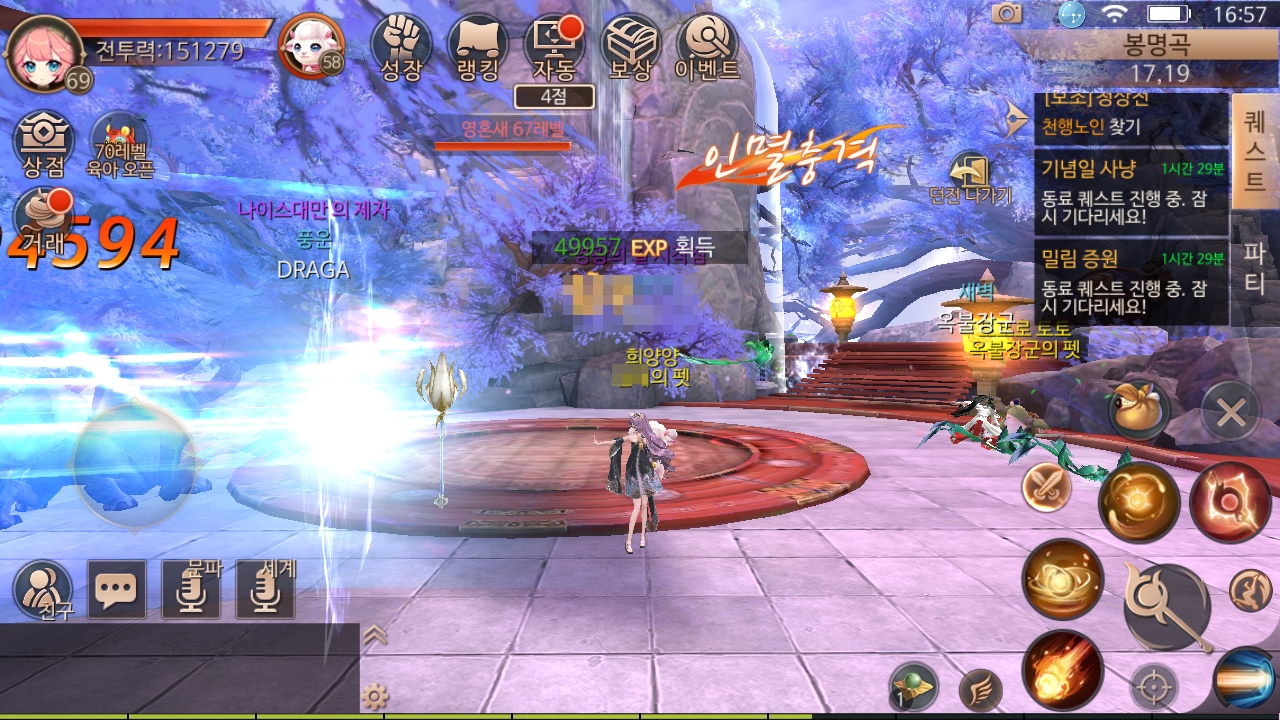Open the 거래 trade menu

[x=43, y=214]
